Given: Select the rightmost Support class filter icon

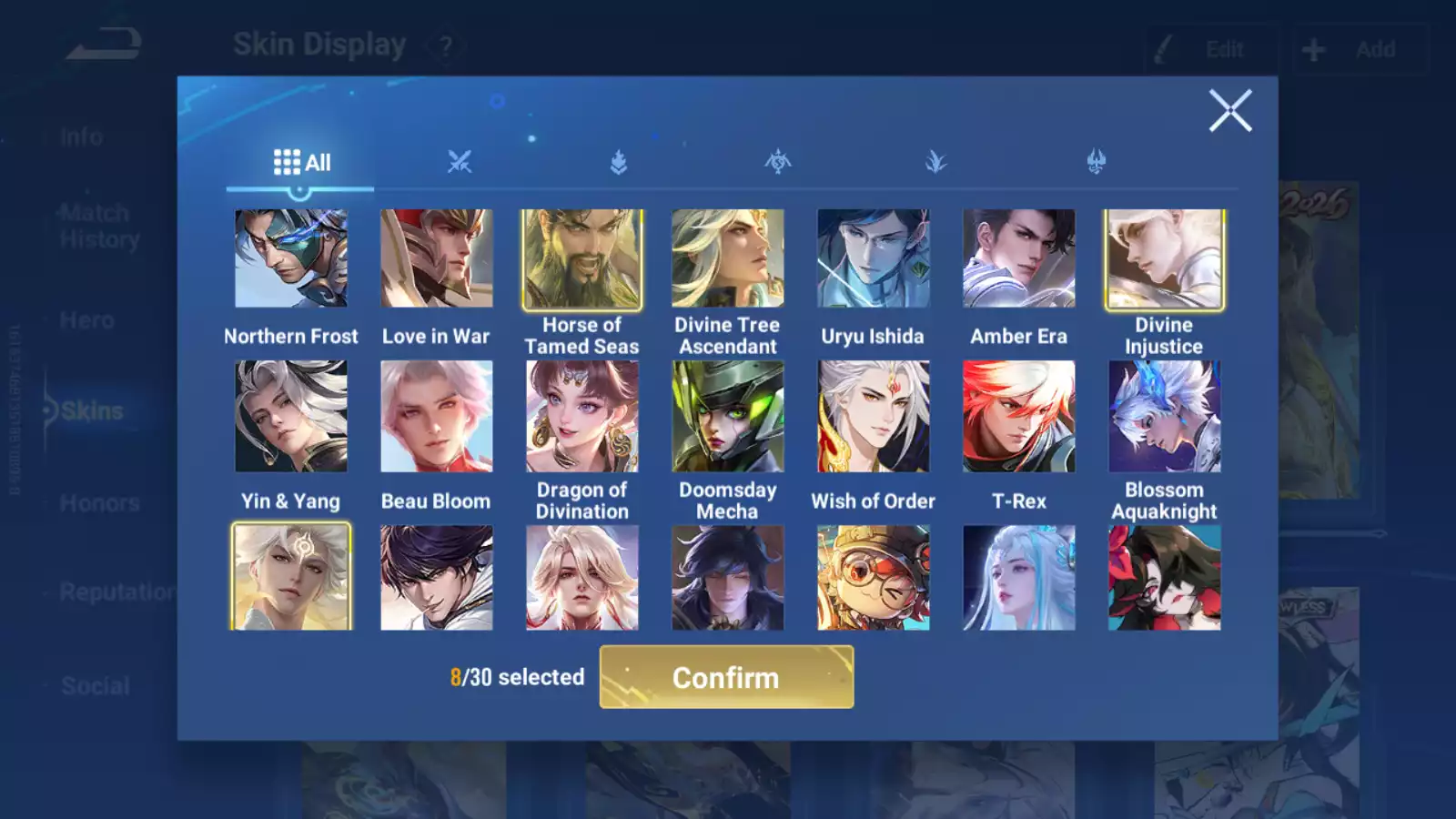Looking at the screenshot, I should [x=1095, y=162].
